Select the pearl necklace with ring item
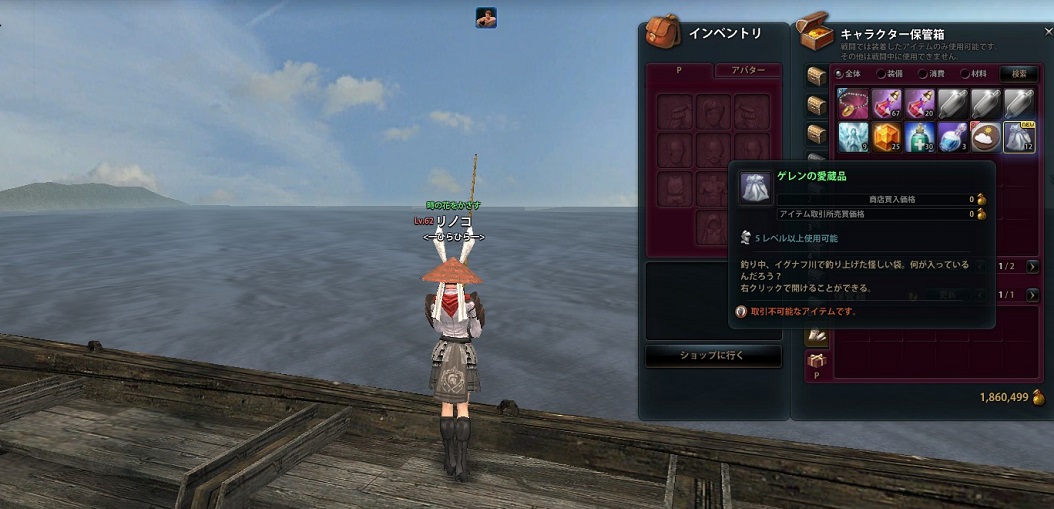The height and width of the screenshot is (509, 1054). click(x=852, y=104)
